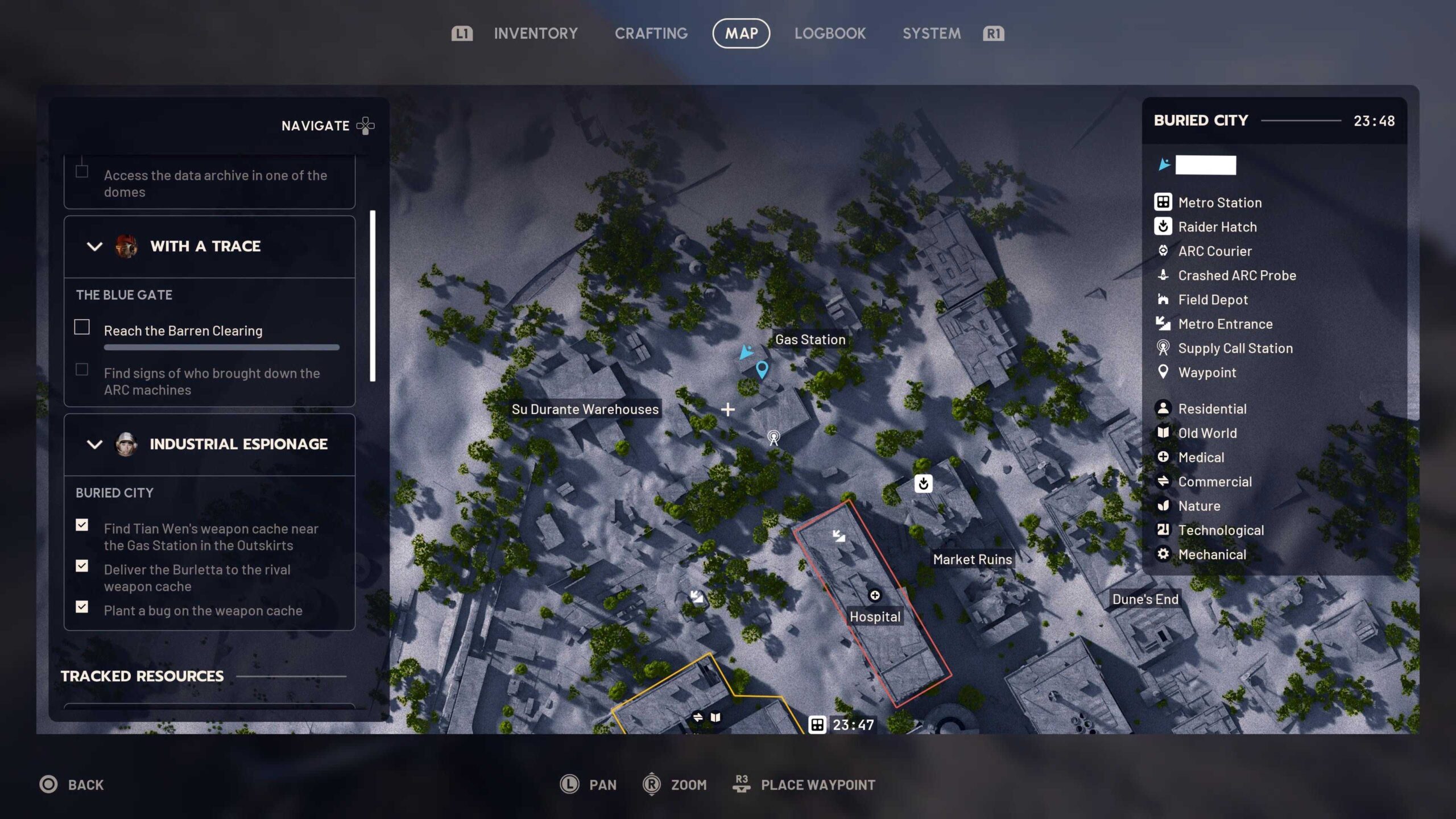Select the Crashed ARC Probe legend entry
This screenshot has height=819, width=1456.
(1164, 276)
